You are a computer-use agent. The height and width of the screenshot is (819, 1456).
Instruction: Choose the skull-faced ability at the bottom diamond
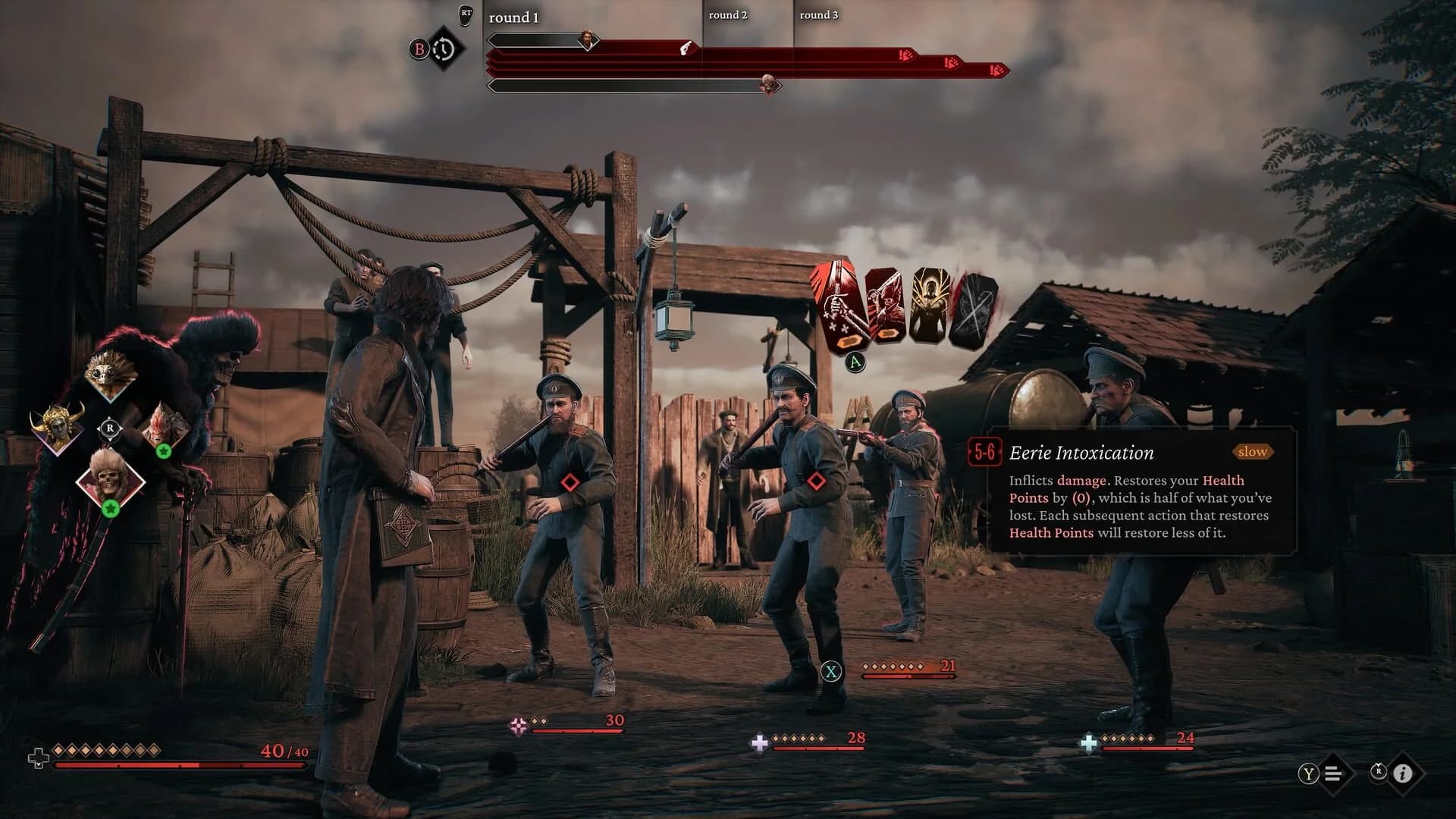pos(109,479)
